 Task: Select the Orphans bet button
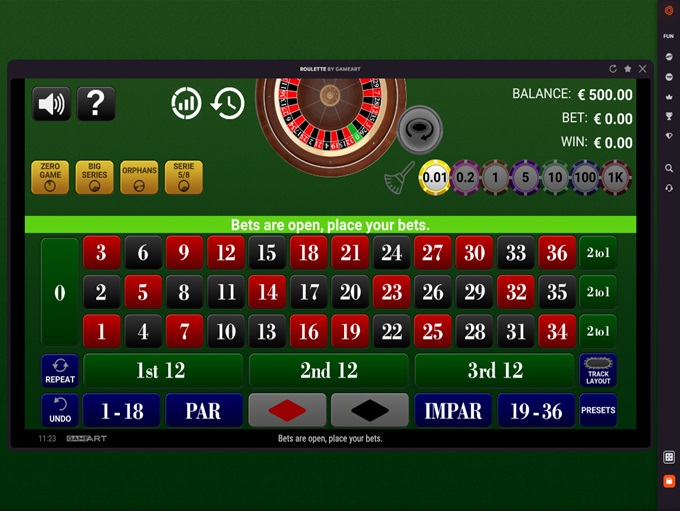tap(139, 177)
